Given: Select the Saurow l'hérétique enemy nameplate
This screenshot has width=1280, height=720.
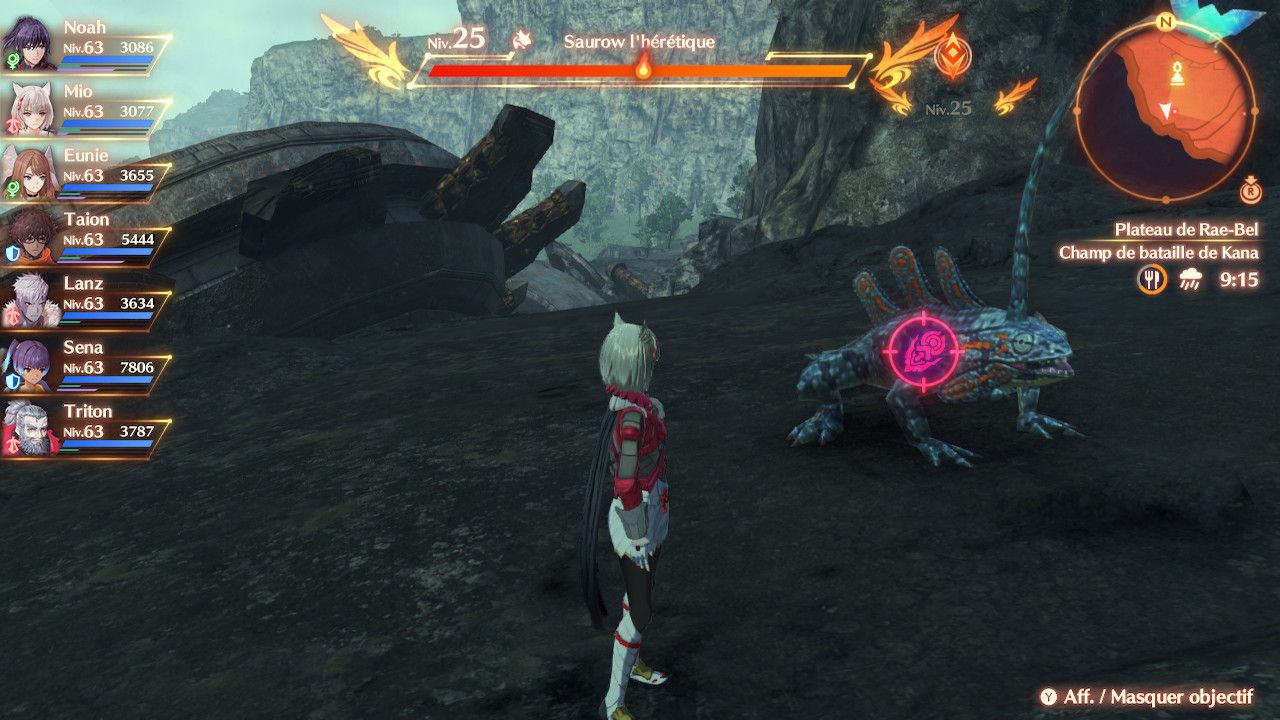Looking at the screenshot, I should tap(639, 42).
